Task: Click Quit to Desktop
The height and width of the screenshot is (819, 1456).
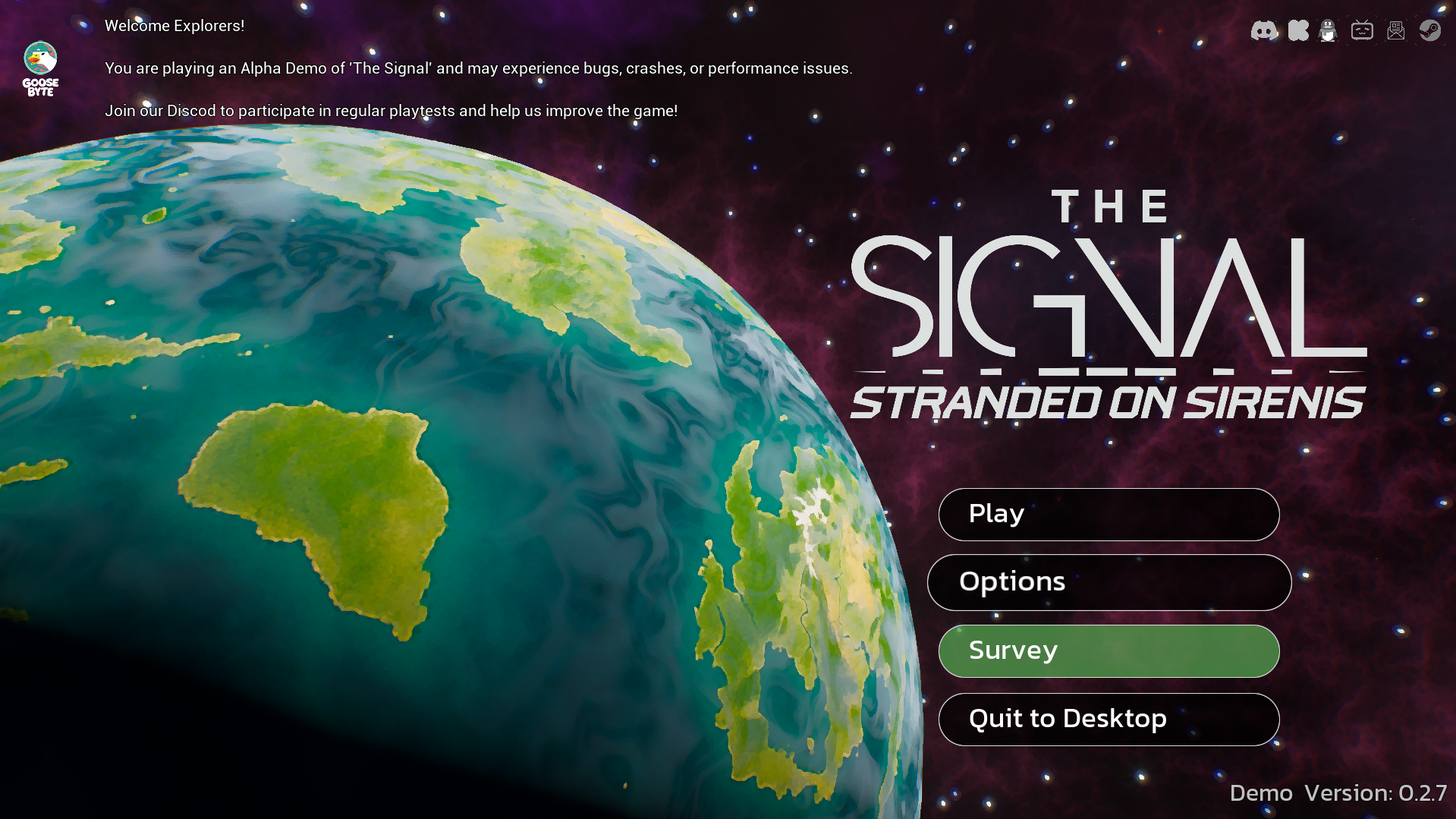Action: 1109,719
